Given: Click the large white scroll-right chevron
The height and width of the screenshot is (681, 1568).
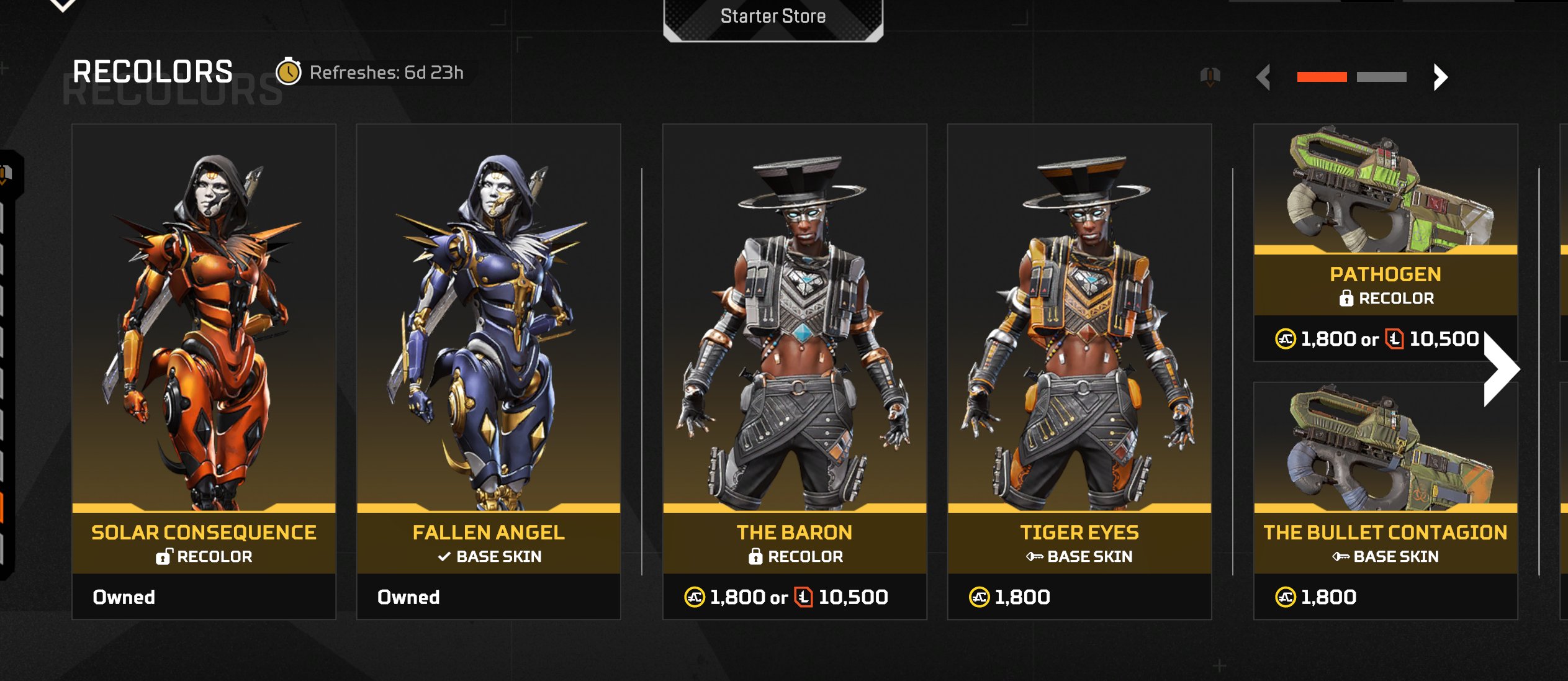Looking at the screenshot, I should point(1501,370).
